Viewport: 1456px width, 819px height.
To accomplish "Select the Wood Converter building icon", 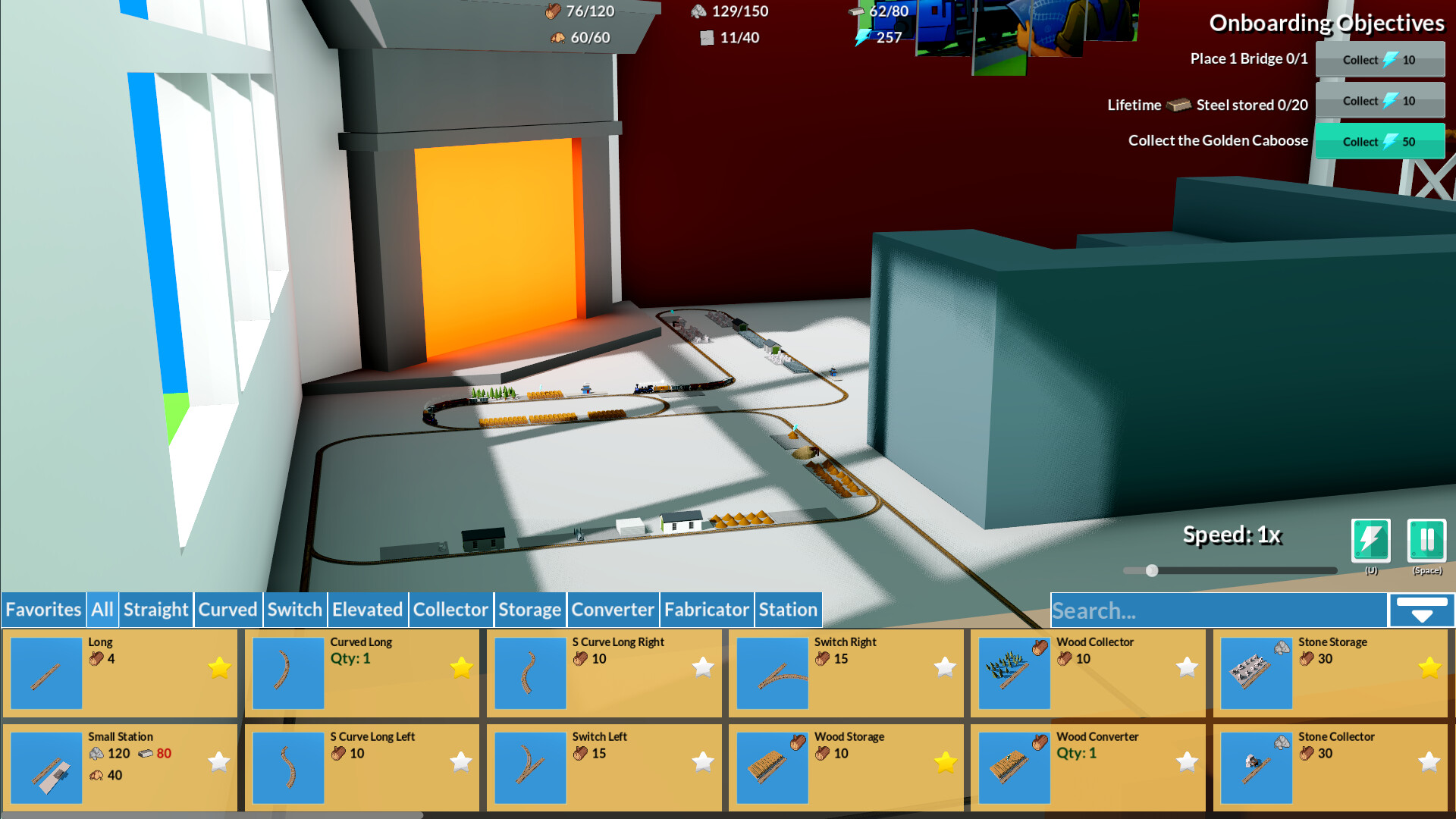I will coord(1014,767).
